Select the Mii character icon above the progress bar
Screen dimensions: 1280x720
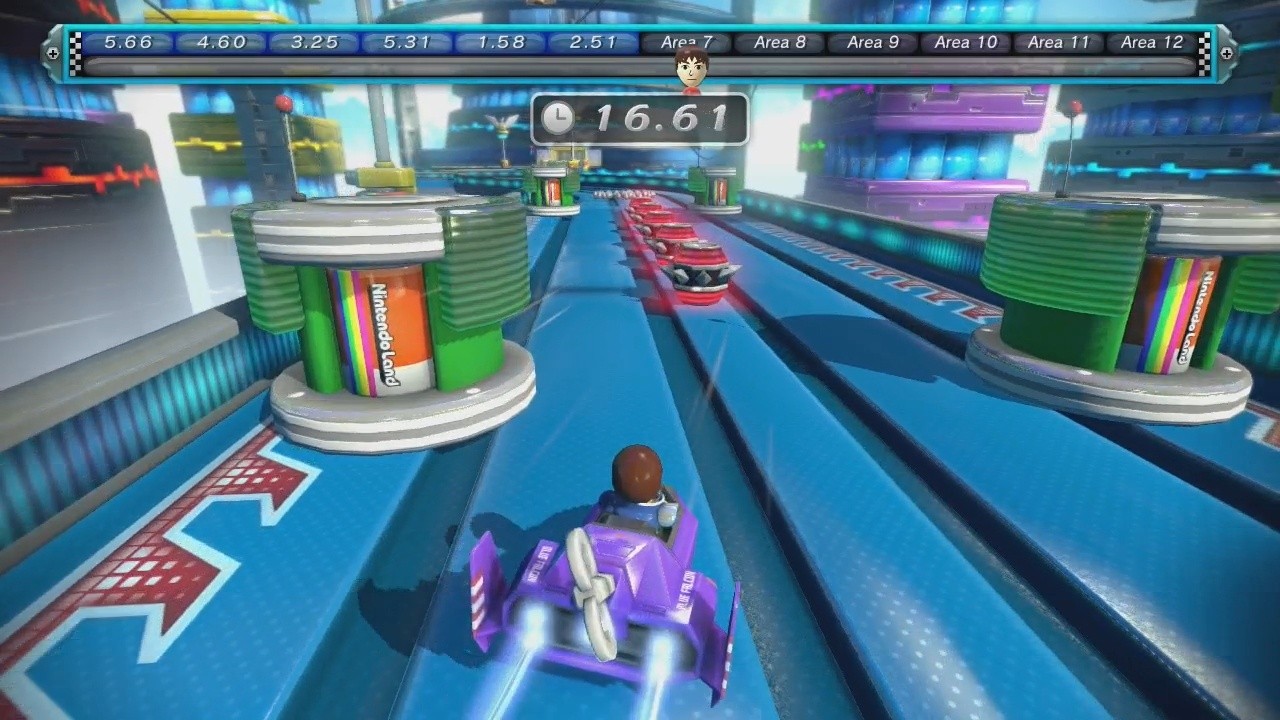pos(692,66)
